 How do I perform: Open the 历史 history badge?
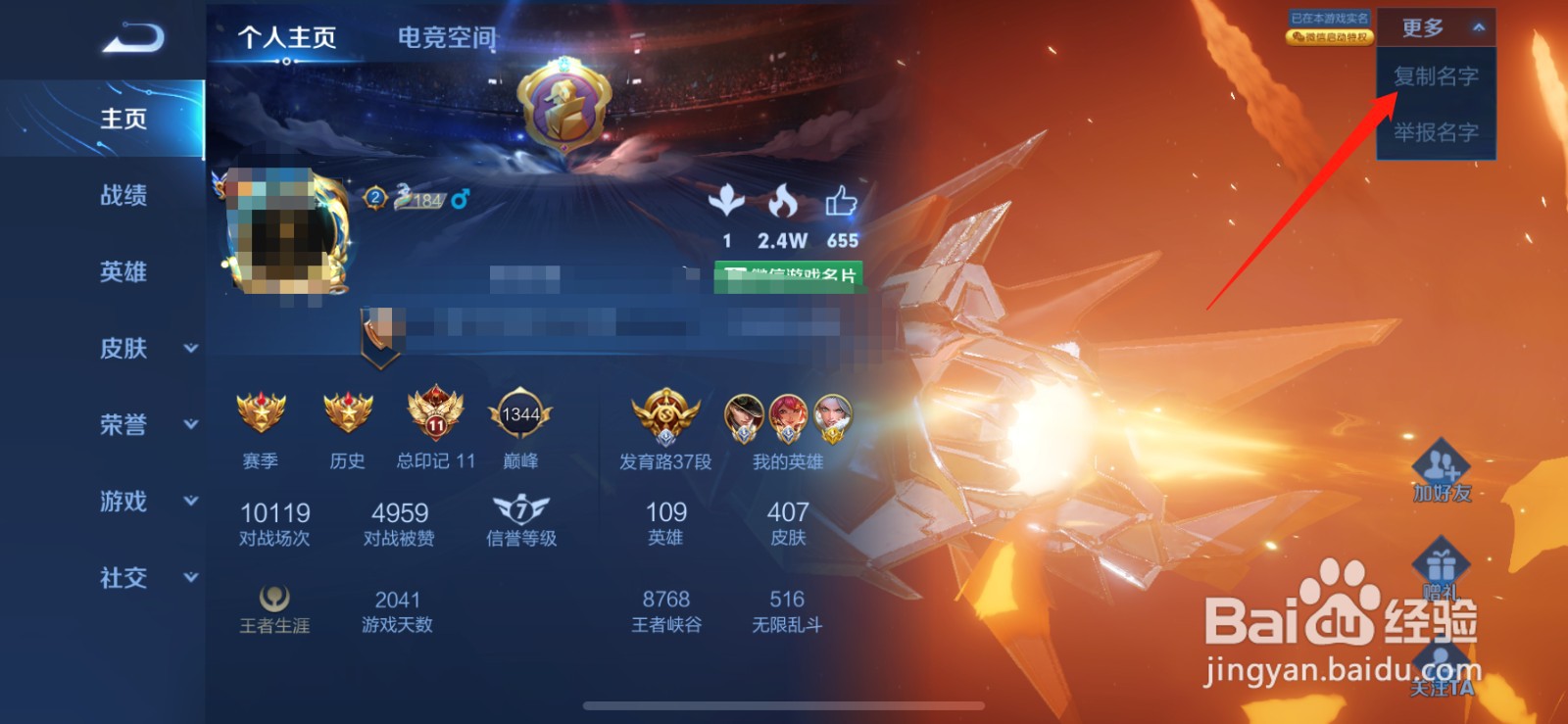pyautogui.click(x=347, y=416)
